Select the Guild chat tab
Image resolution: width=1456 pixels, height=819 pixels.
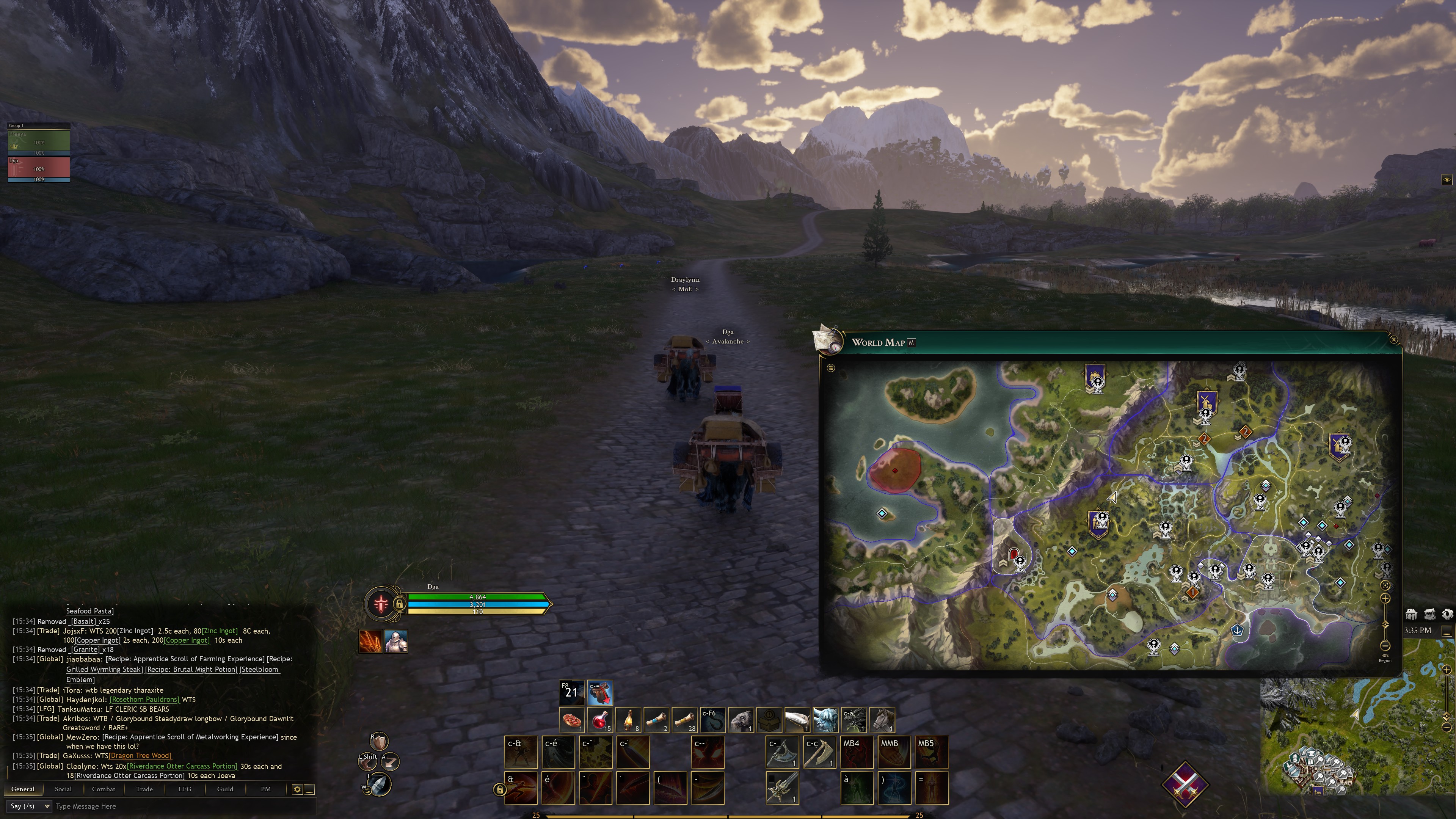pyautogui.click(x=225, y=789)
